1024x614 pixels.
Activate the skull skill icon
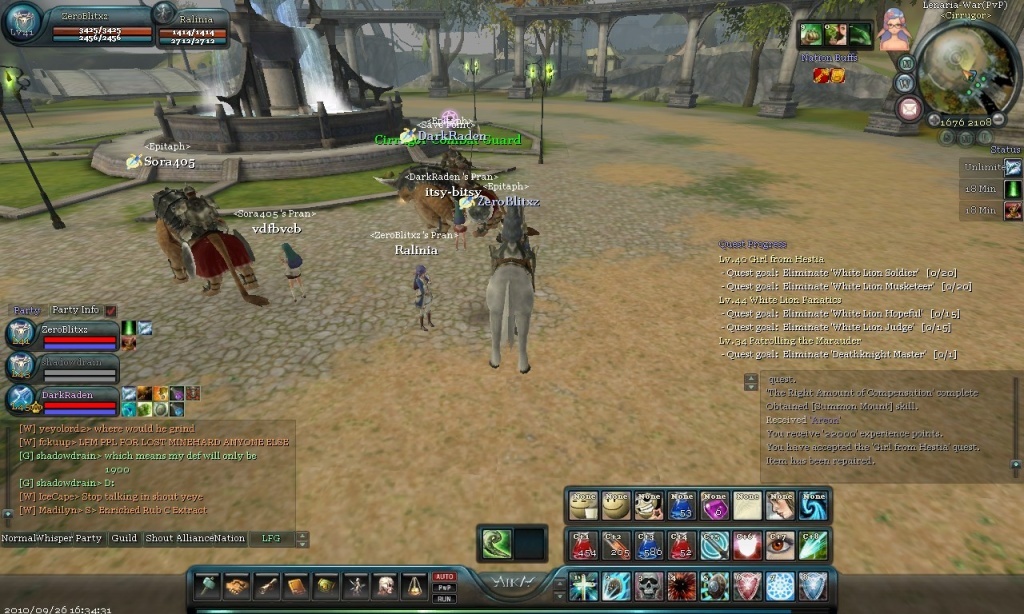click(x=648, y=585)
